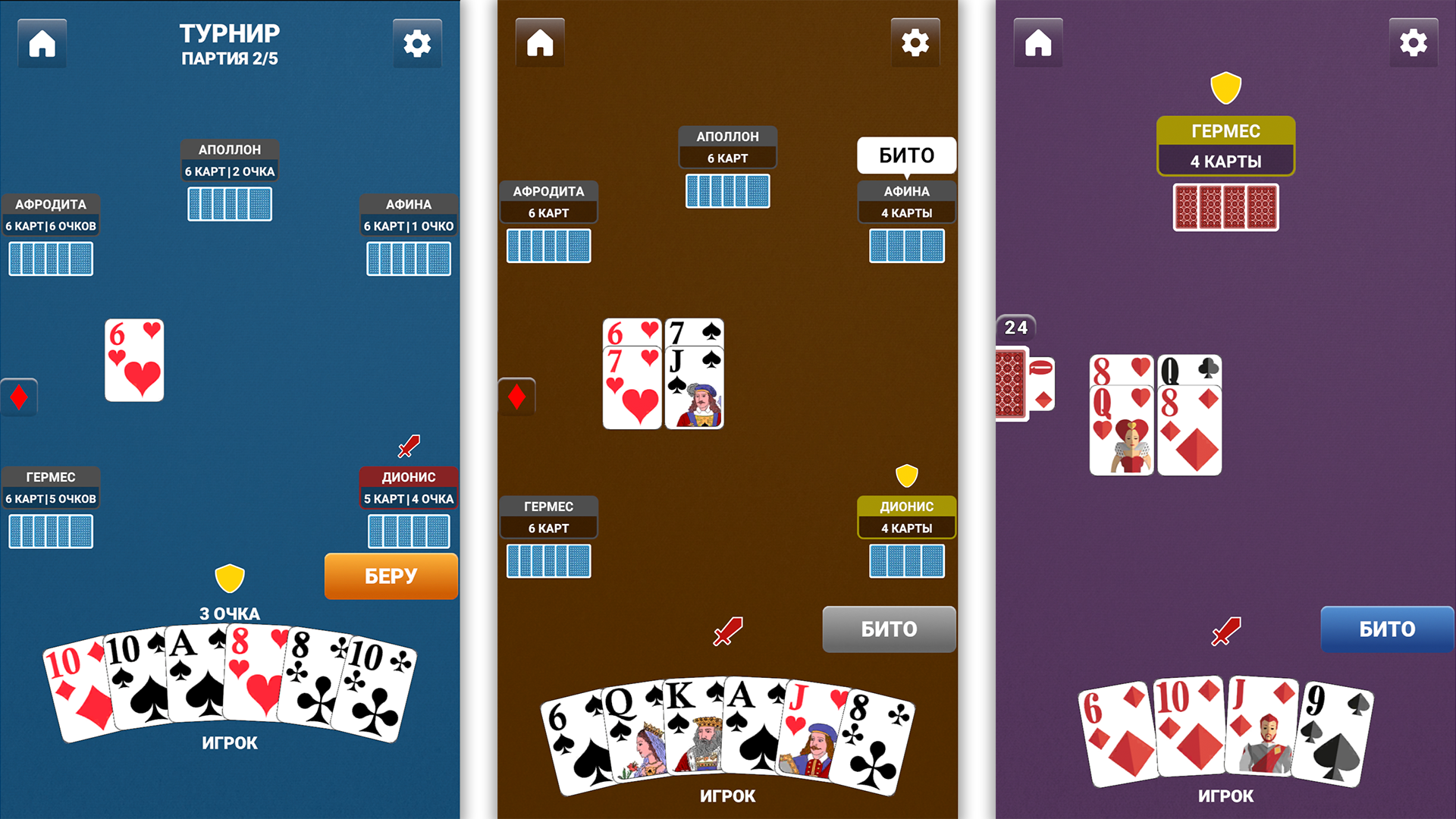
Task: Click the gray БИТО button on brown table
Action: [x=888, y=629]
